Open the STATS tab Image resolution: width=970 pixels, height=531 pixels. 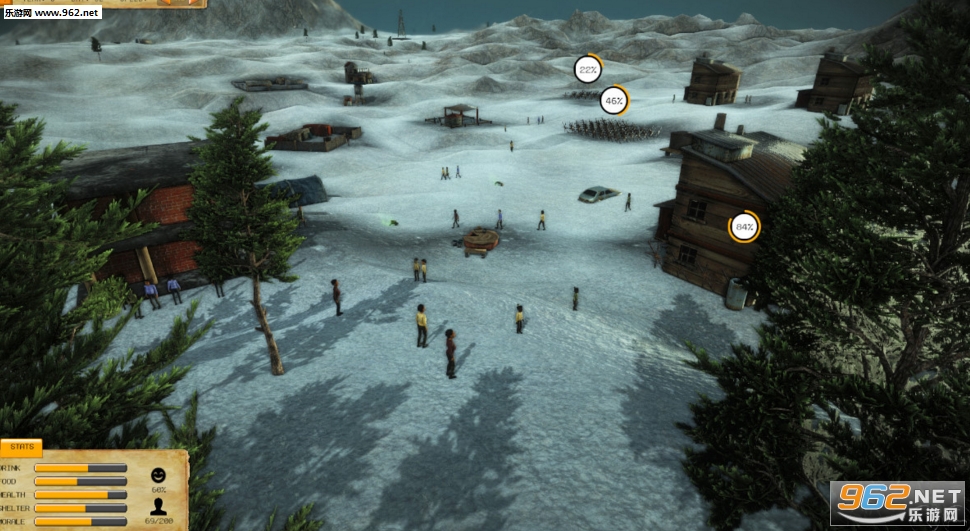20,449
